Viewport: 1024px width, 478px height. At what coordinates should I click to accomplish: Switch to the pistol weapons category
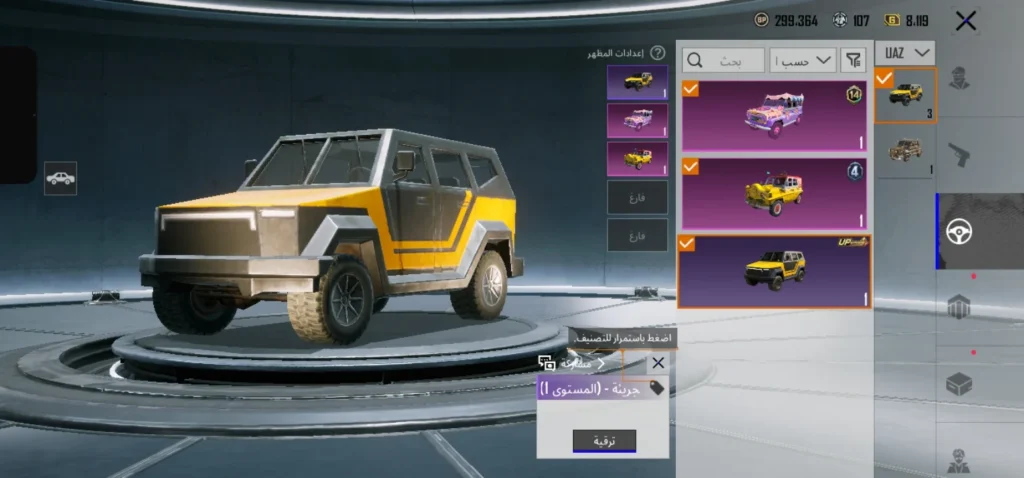click(959, 154)
